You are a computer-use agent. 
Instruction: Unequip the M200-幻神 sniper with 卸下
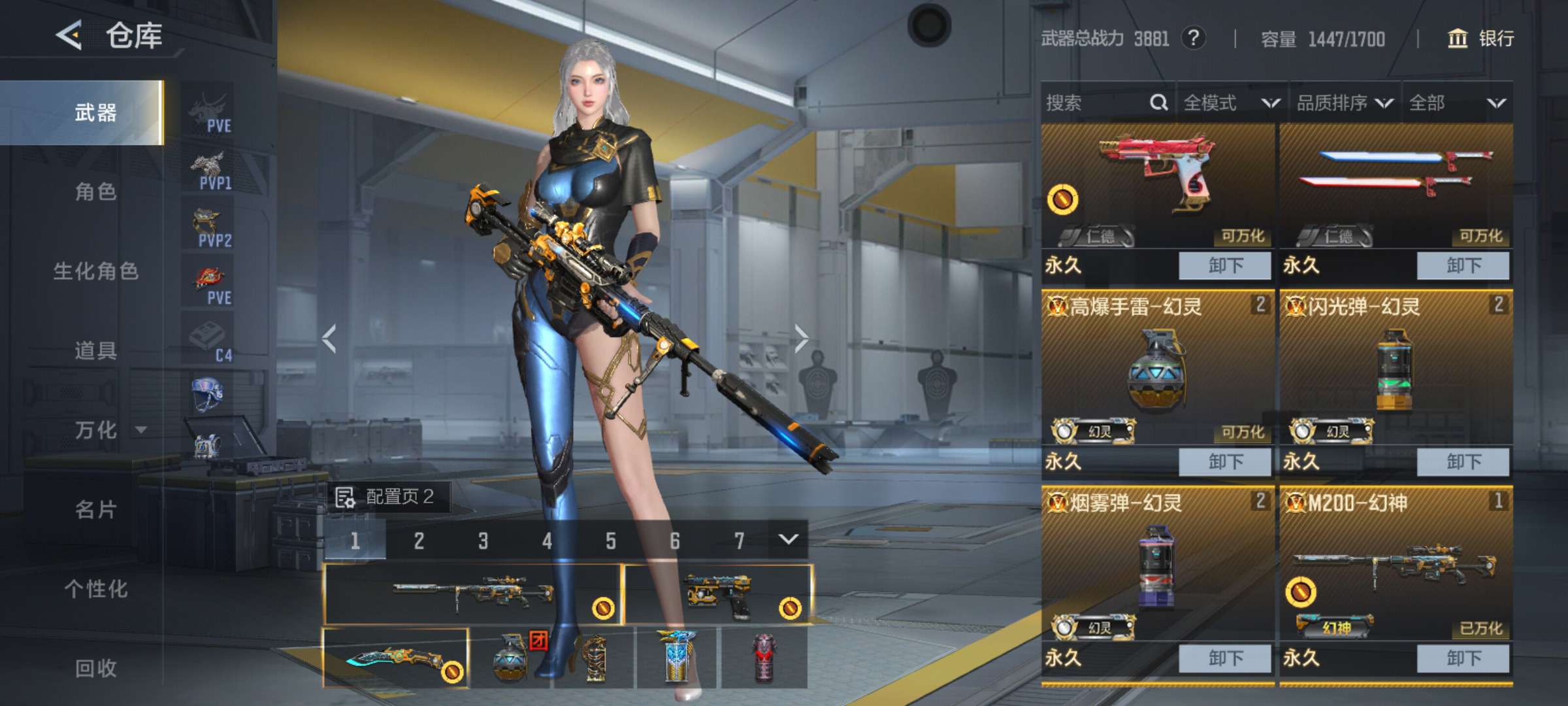1463,658
